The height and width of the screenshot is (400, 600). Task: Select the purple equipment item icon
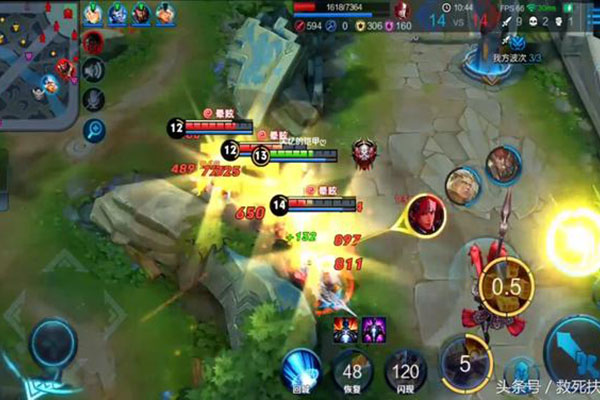tap(373, 327)
